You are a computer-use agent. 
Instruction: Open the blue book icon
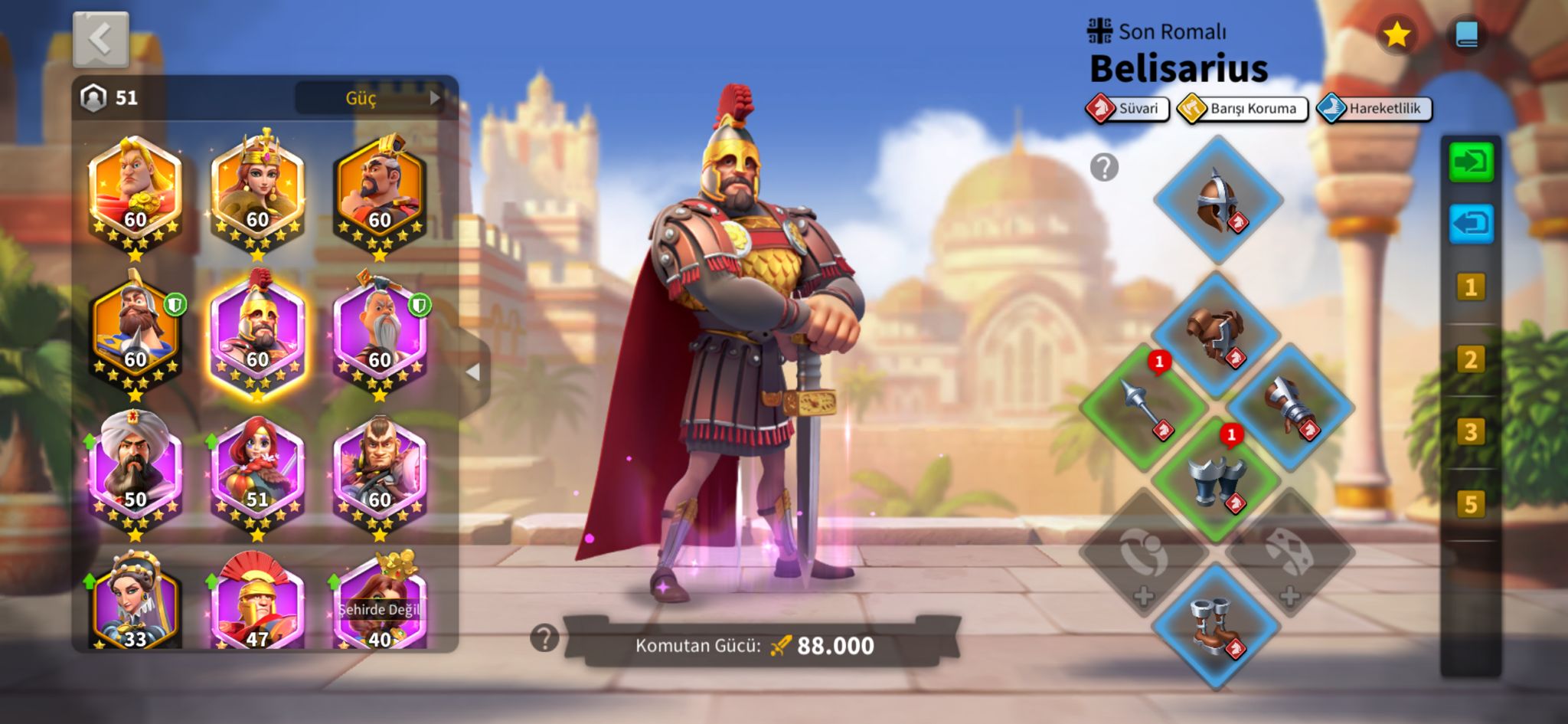(1466, 34)
